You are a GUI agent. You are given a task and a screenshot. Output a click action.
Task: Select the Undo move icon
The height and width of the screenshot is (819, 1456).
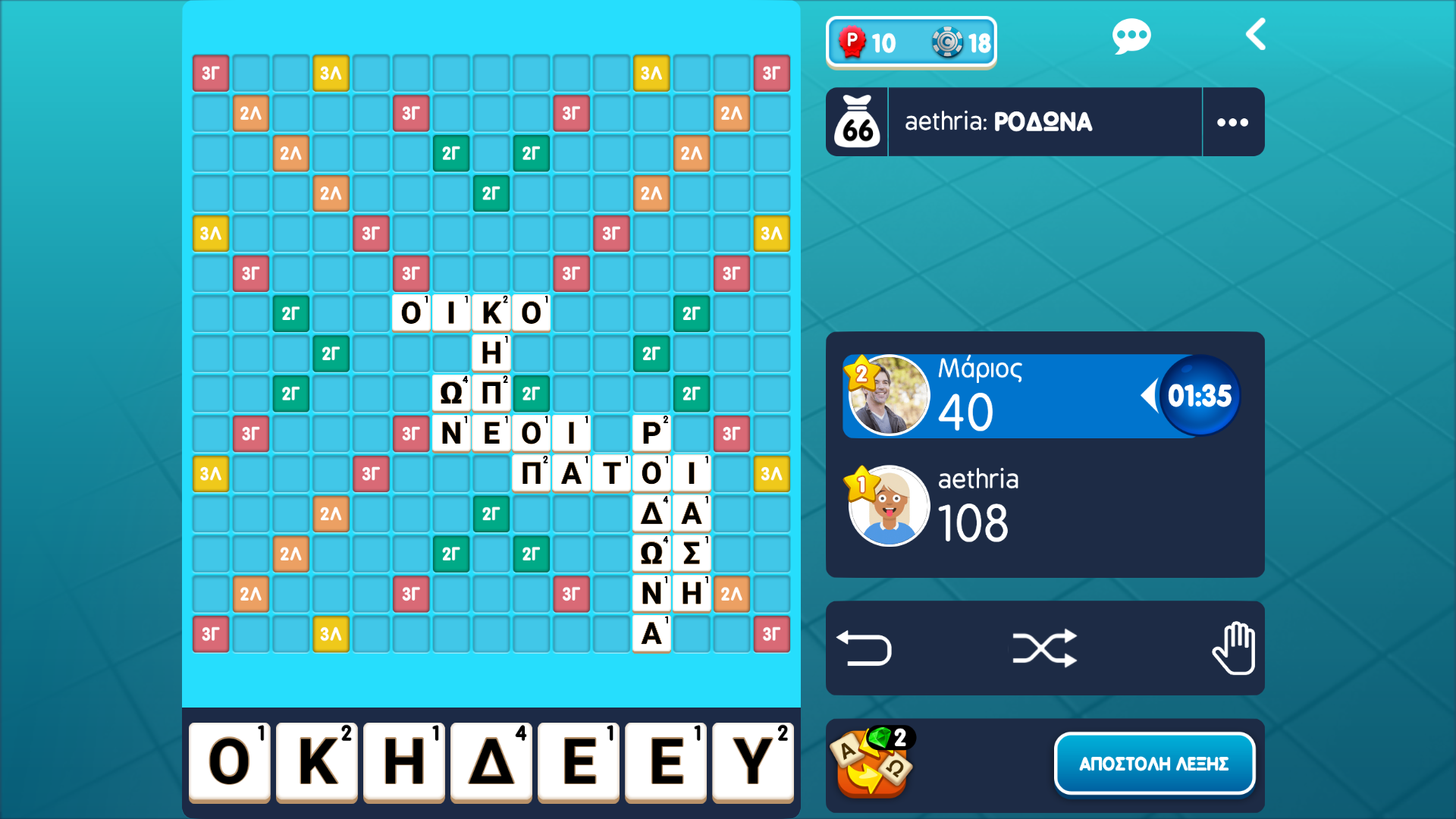pyautogui.click(x=864, y=647)
